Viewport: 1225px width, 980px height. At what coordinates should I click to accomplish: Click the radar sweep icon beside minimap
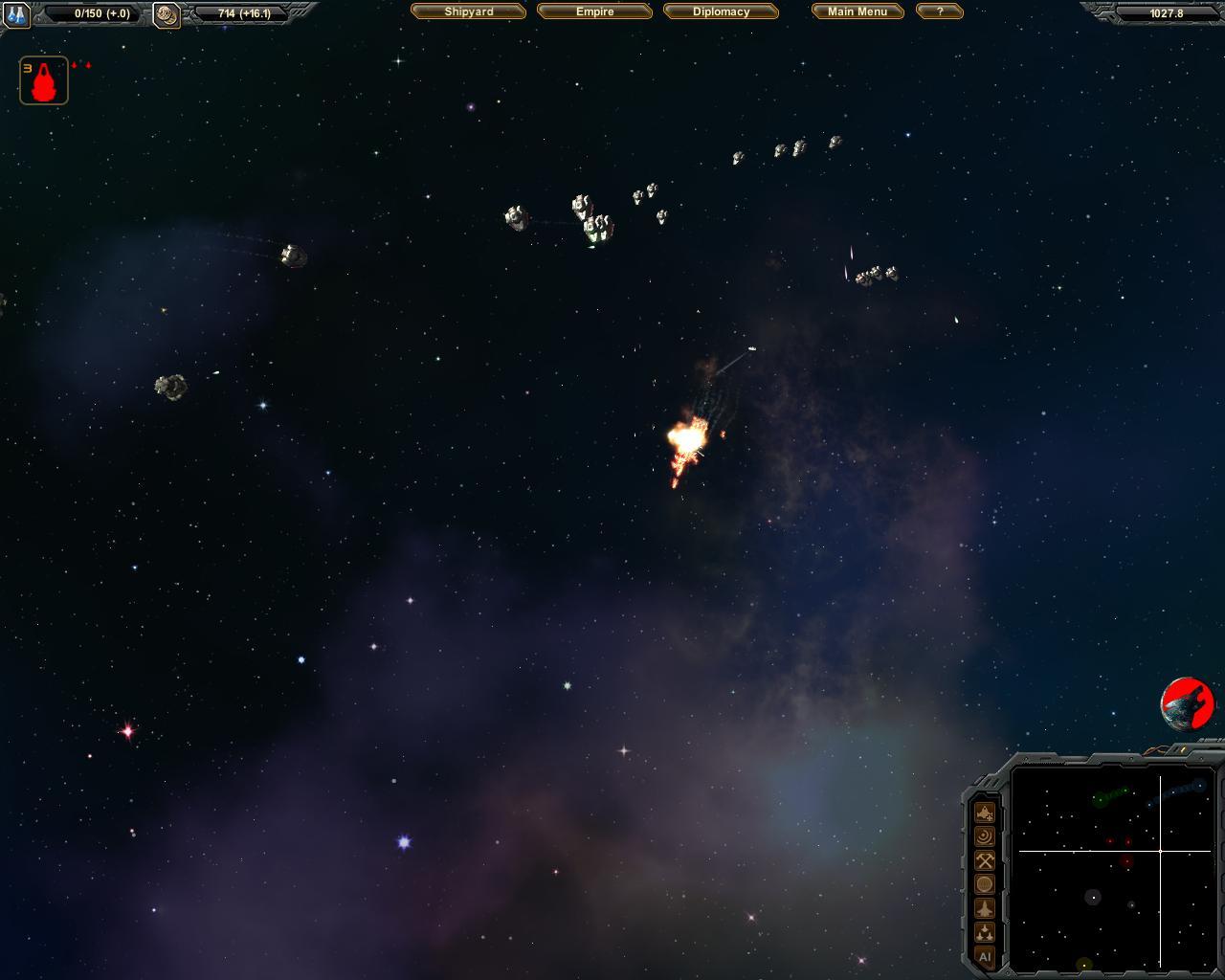[984, 836]
